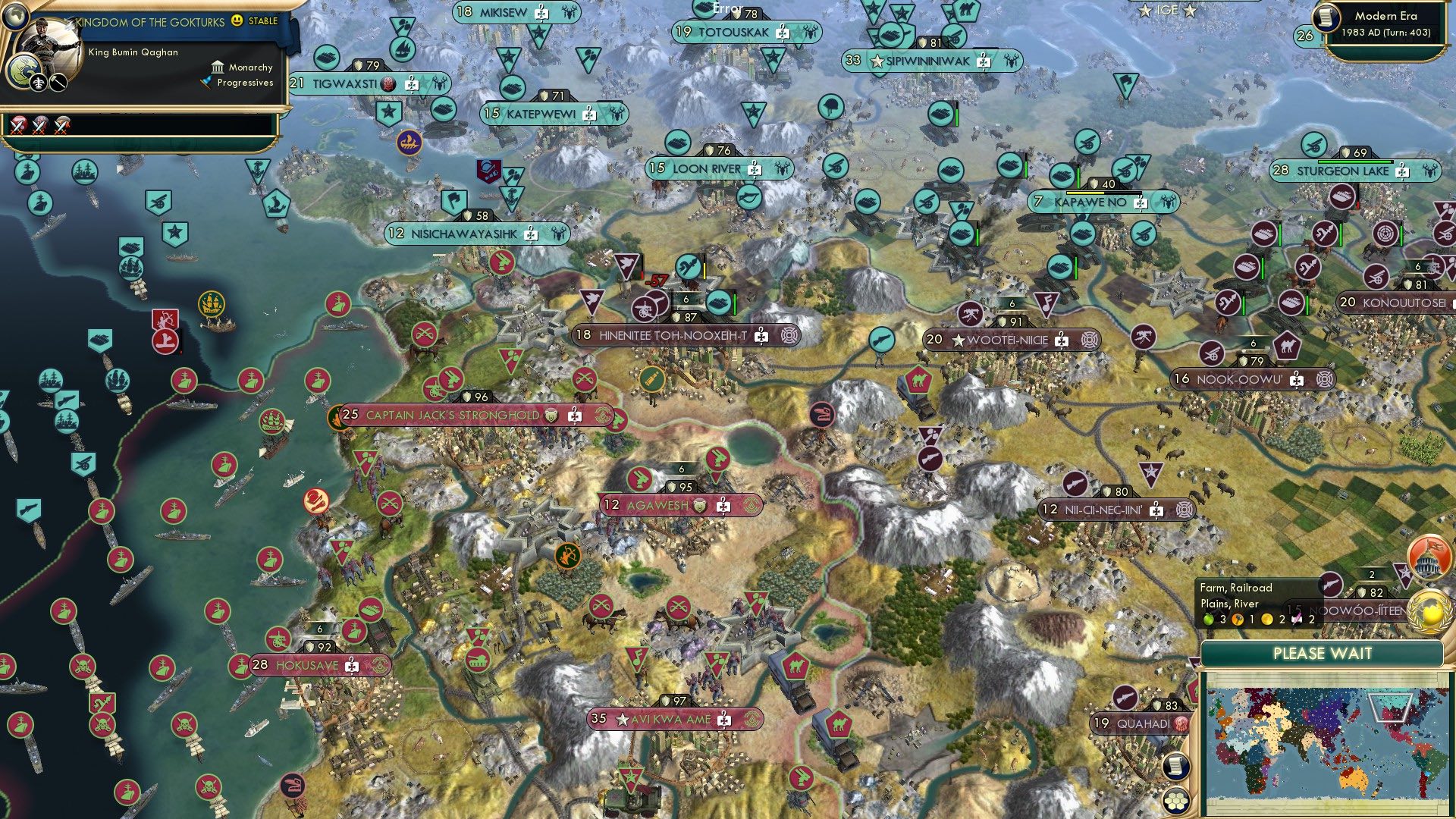Click the PLEASE WAIT banner
Screen dimensions: 1456x819
(1323, 653)
